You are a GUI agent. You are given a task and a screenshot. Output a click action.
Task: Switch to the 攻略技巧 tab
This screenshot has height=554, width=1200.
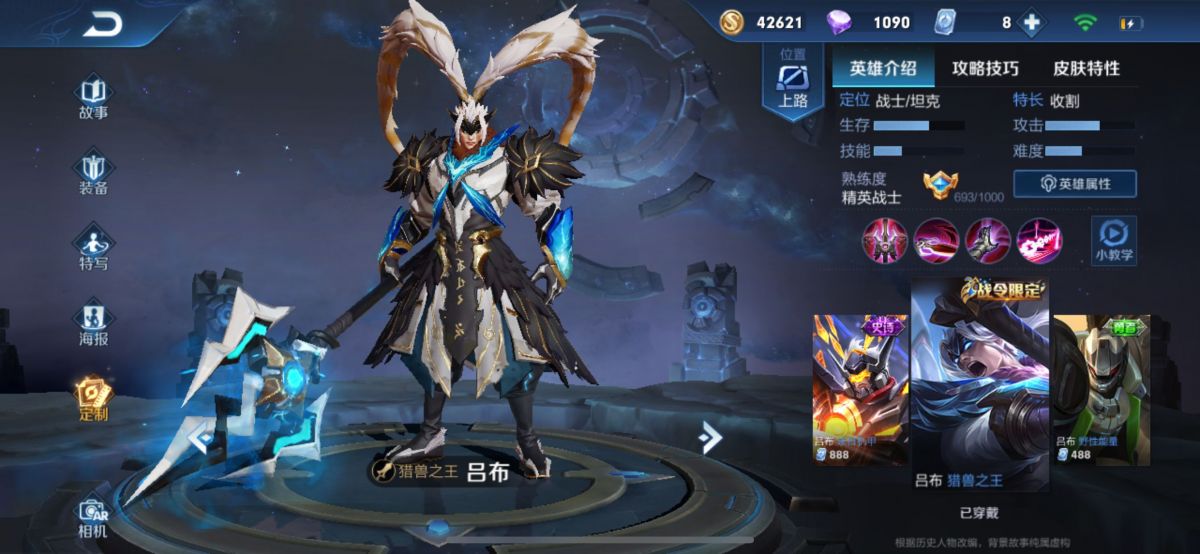coord(985,68)
